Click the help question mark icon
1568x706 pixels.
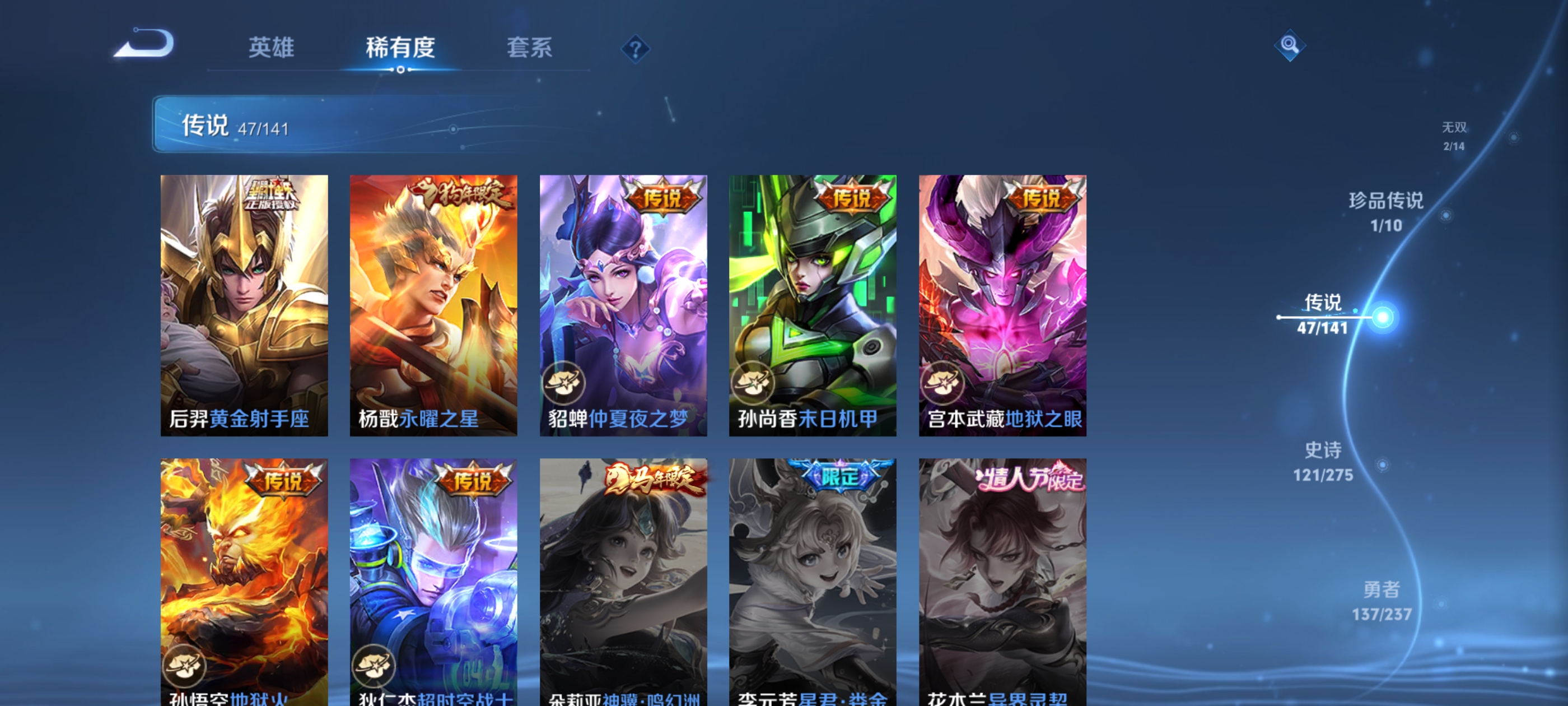coord(634,50)
